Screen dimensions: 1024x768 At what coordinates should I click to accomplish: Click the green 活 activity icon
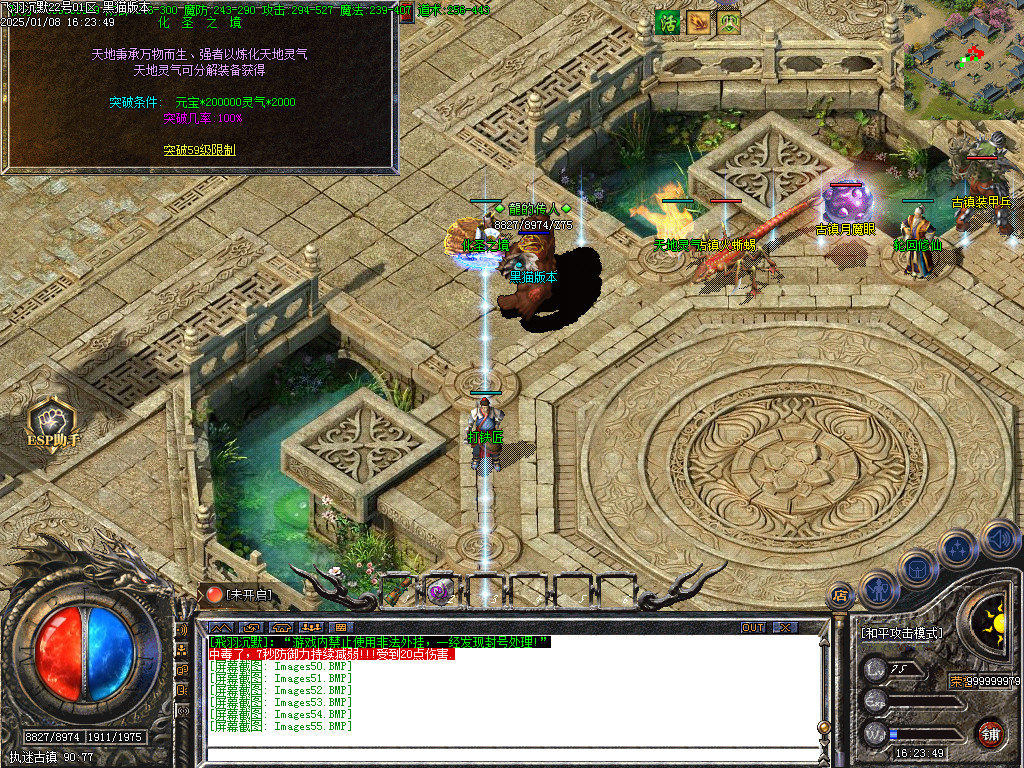click(x=667, y=22)
